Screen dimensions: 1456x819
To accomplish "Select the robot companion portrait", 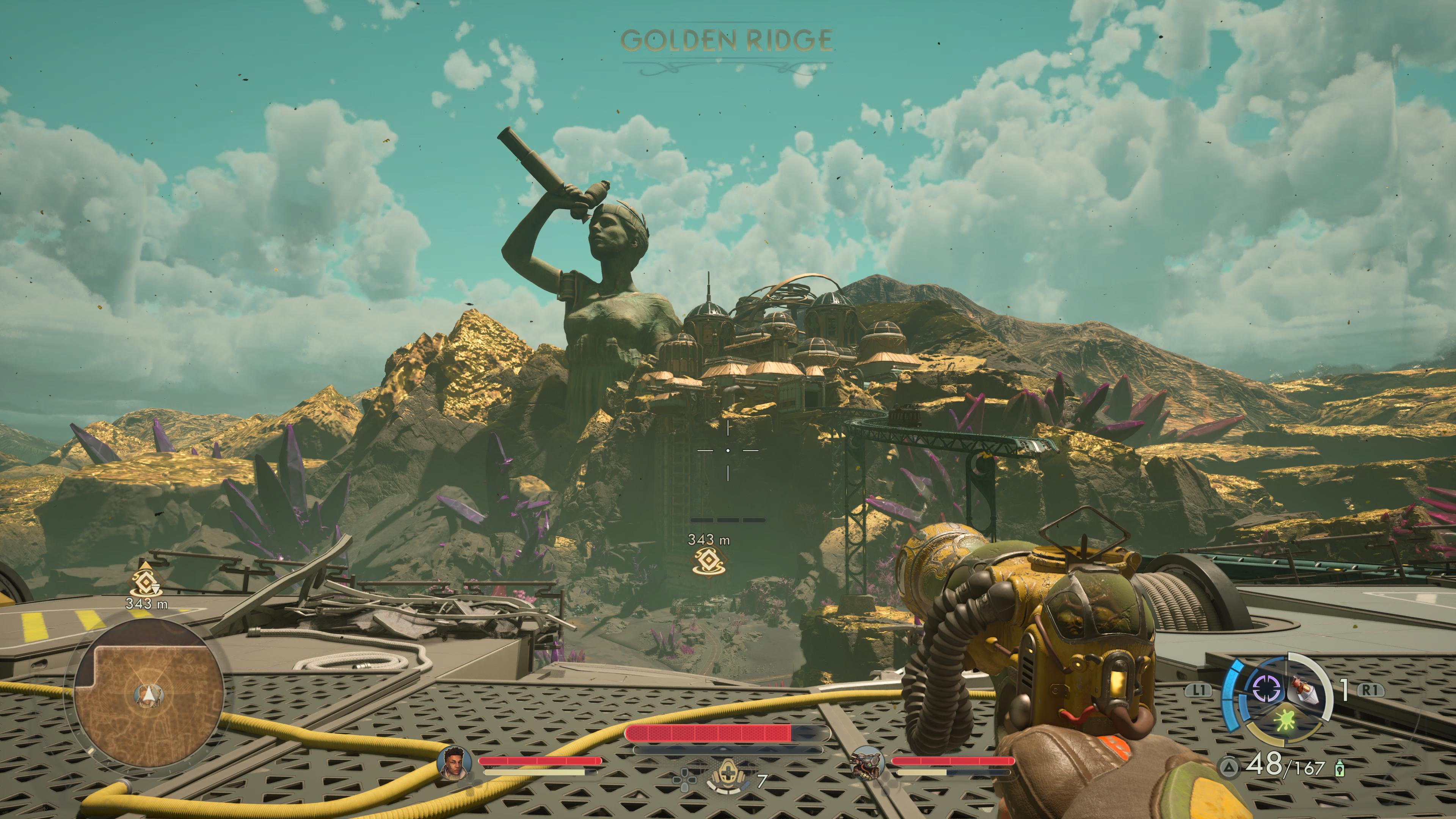I will point(867,763).
